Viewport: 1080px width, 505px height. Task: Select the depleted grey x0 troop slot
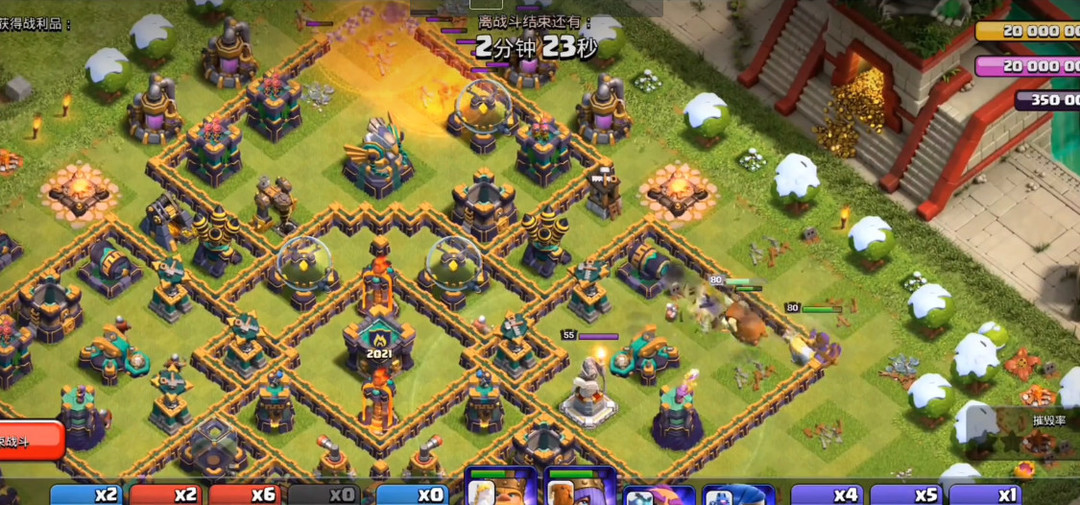(x=324, y=494)
